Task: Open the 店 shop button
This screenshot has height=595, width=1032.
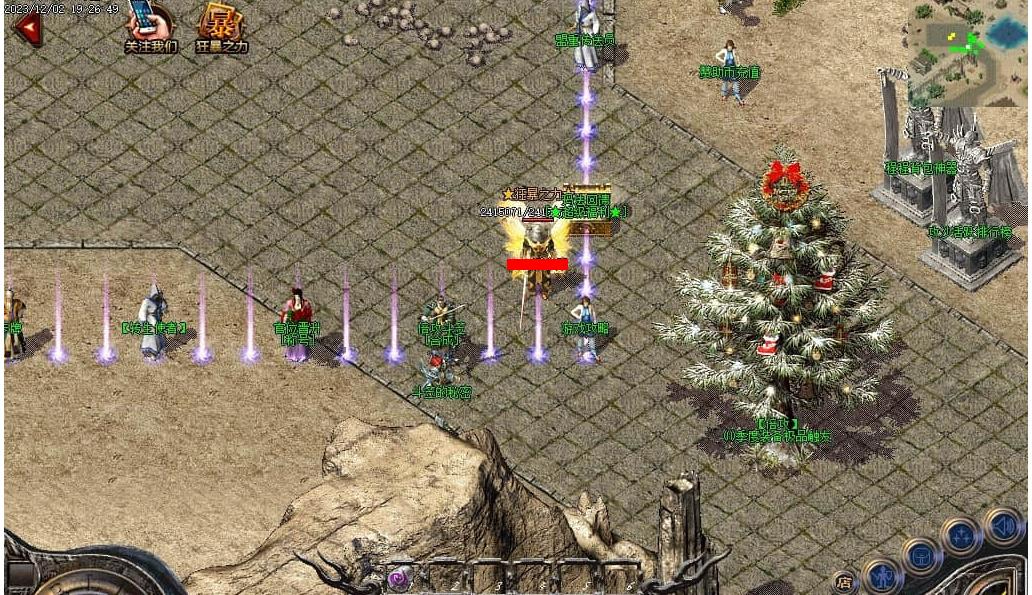Action: [x=845, y=581]
